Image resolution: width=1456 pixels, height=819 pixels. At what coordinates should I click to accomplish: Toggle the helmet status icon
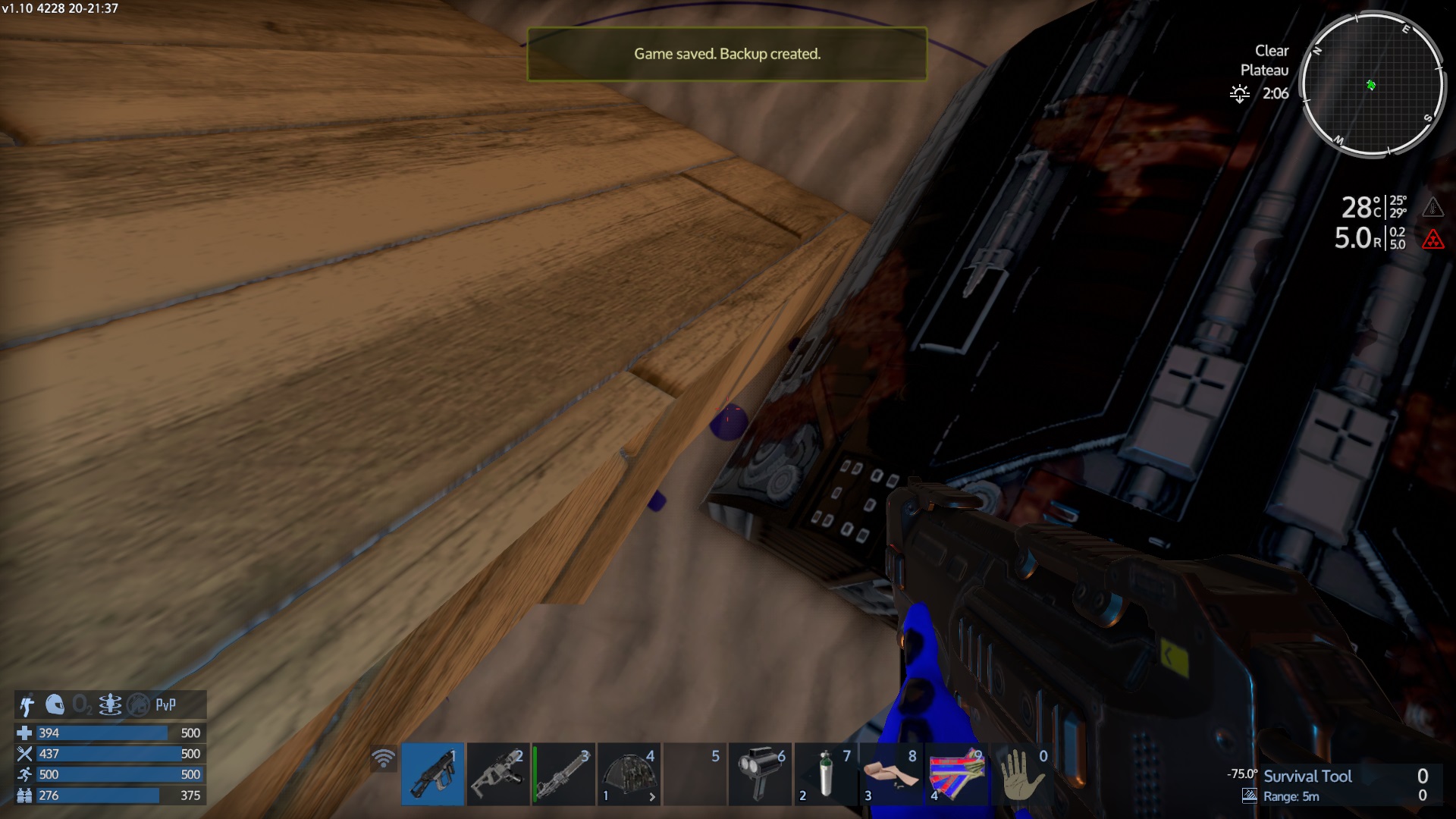click(55, 705)
